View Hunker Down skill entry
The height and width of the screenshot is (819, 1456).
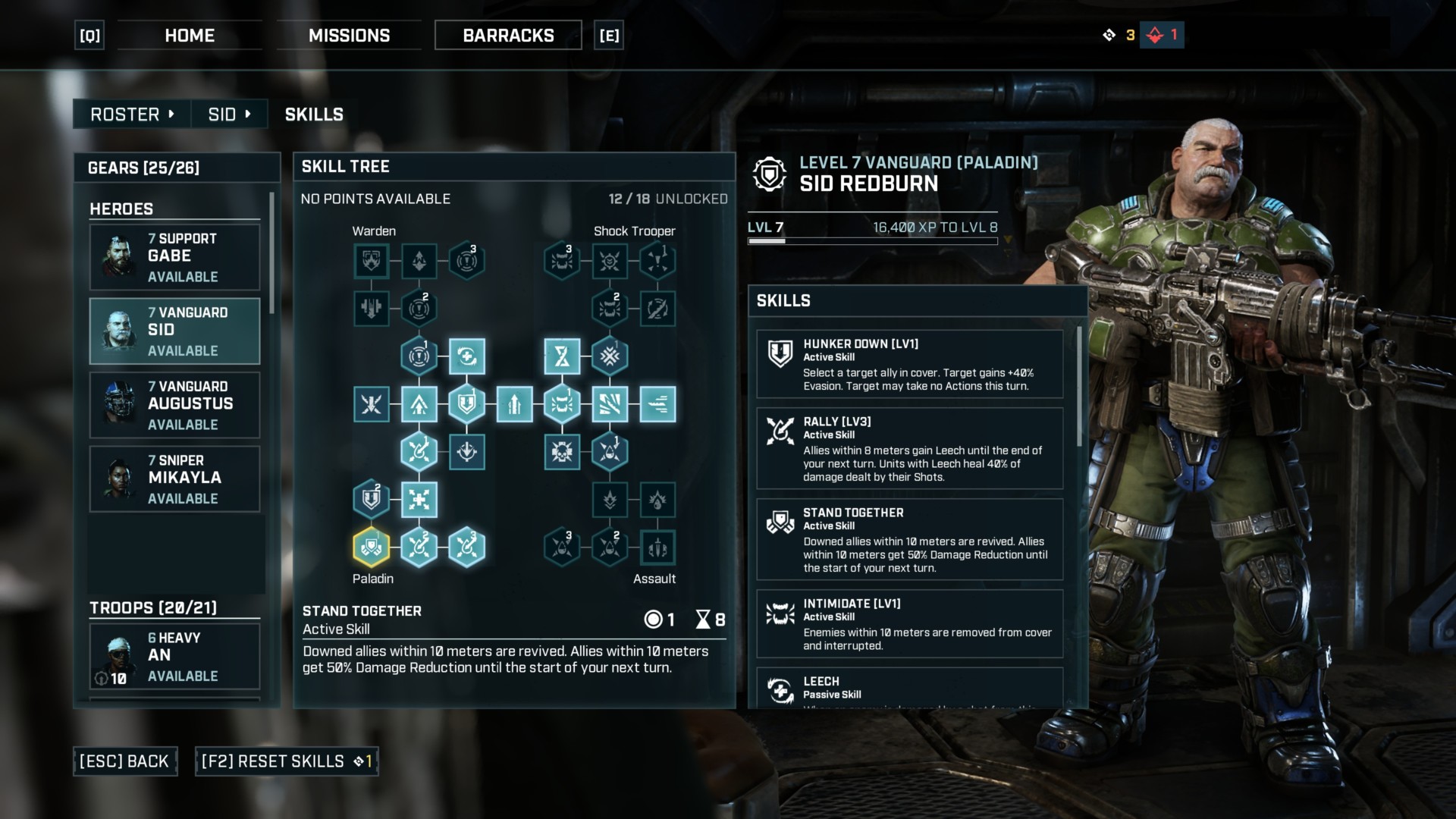click(909, 364)
